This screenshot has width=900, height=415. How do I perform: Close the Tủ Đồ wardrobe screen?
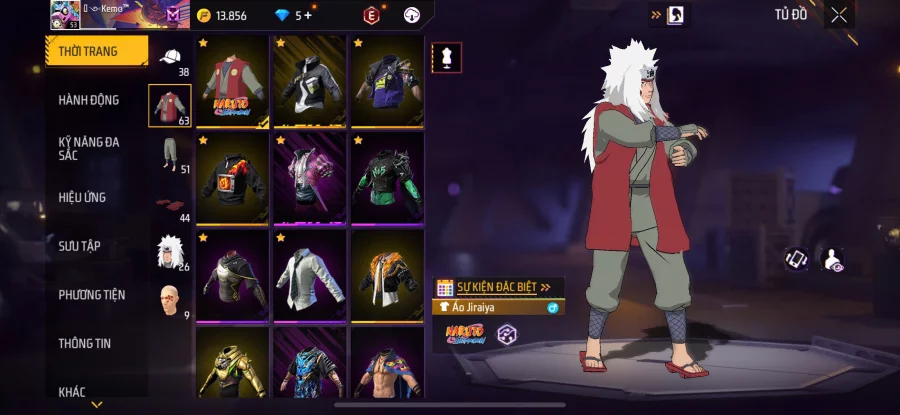click(839, 14)
